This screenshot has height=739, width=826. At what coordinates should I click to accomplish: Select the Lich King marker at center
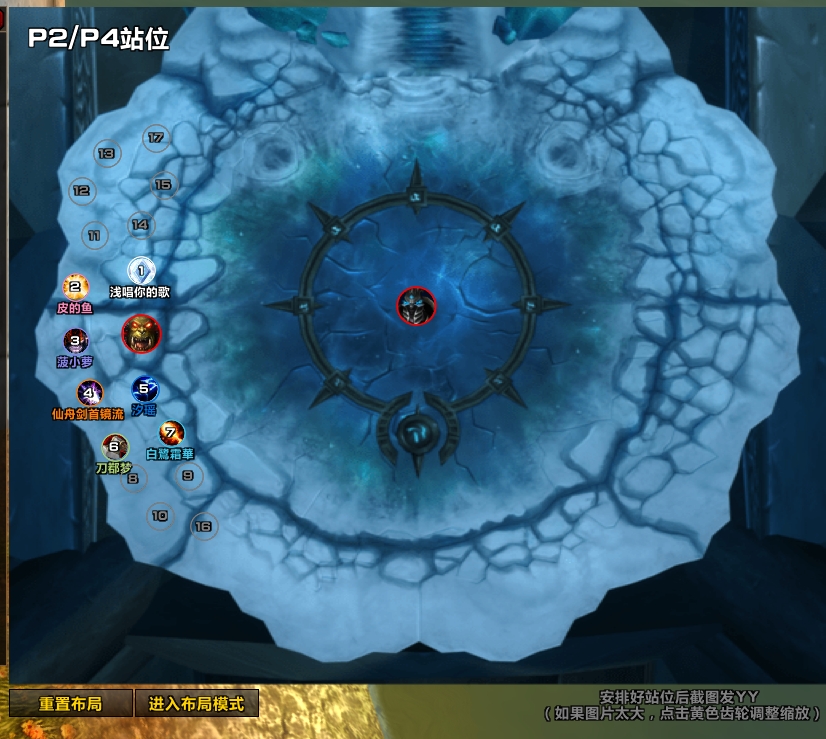(416, 306)
